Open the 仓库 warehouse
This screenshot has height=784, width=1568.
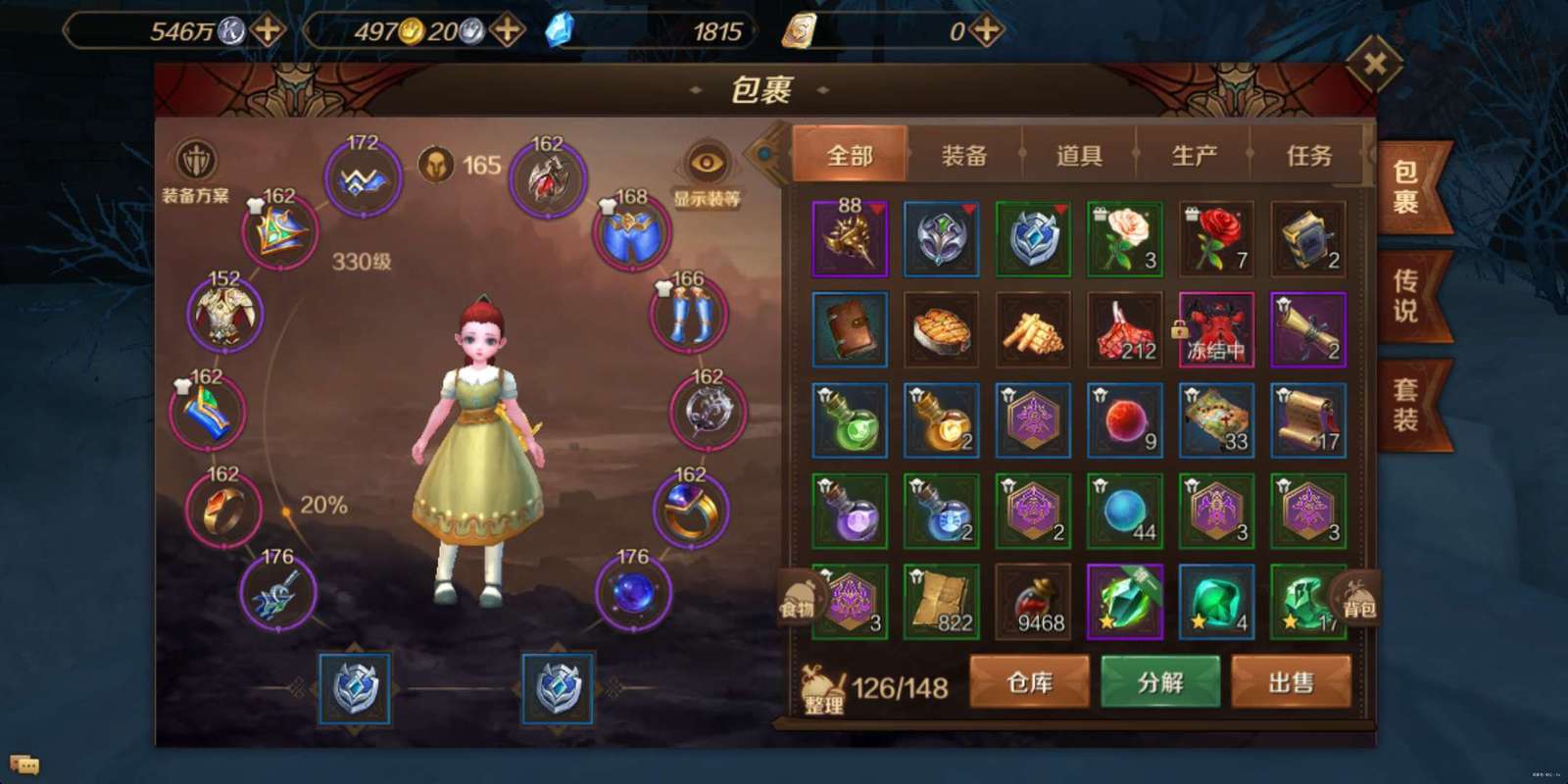coord(1029,682)
